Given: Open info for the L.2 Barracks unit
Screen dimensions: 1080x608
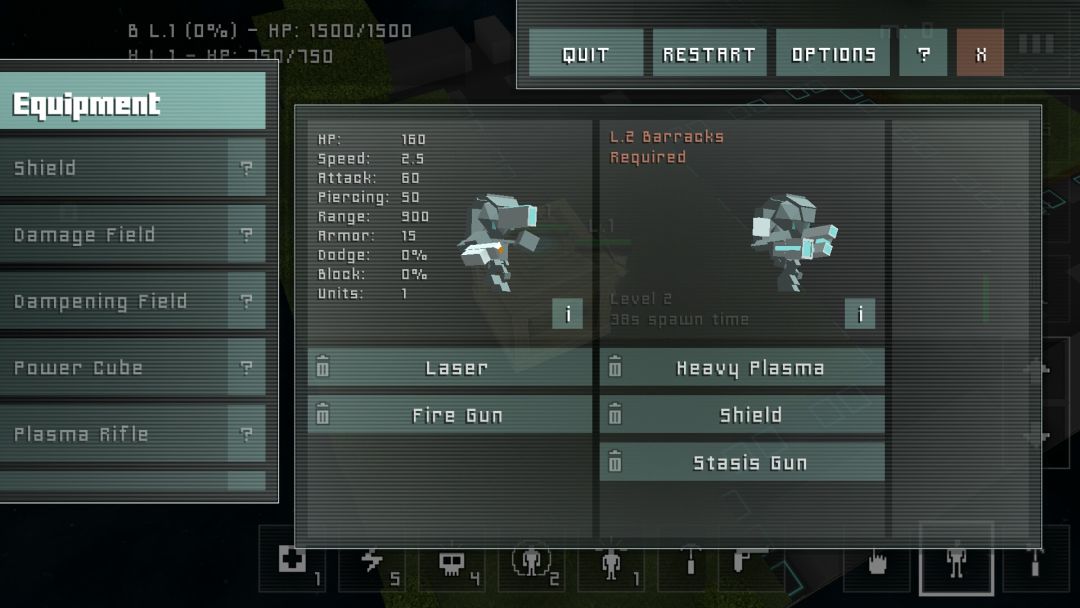Looking at the screenshot, I should click(x=859, y=314).
